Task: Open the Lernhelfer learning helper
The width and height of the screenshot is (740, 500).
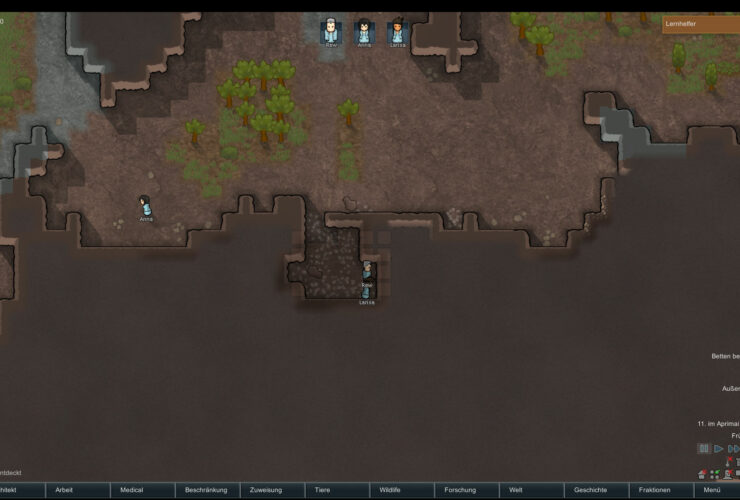Action: [700, 23]
